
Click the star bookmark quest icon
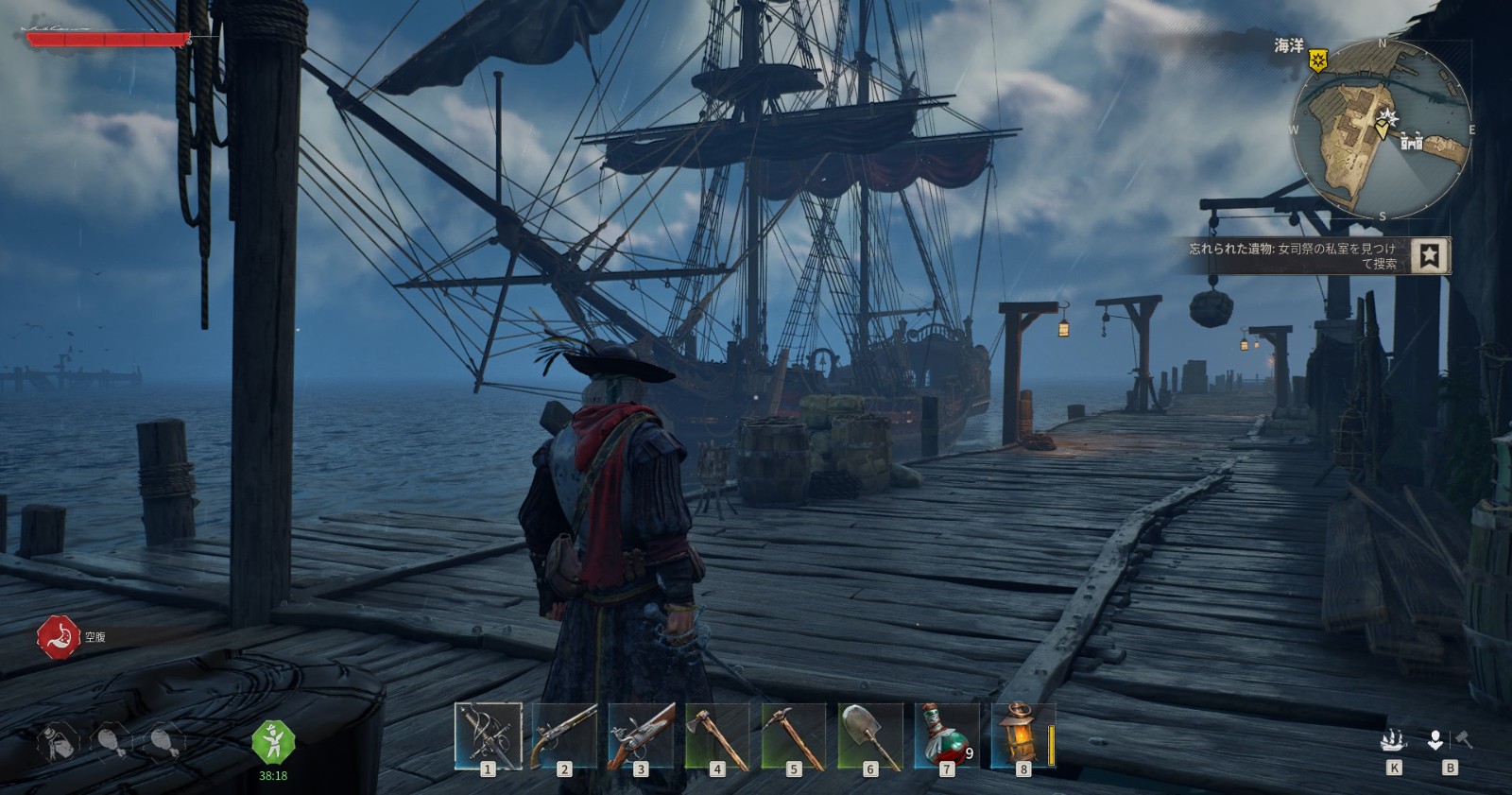[x=1431, y=255]
